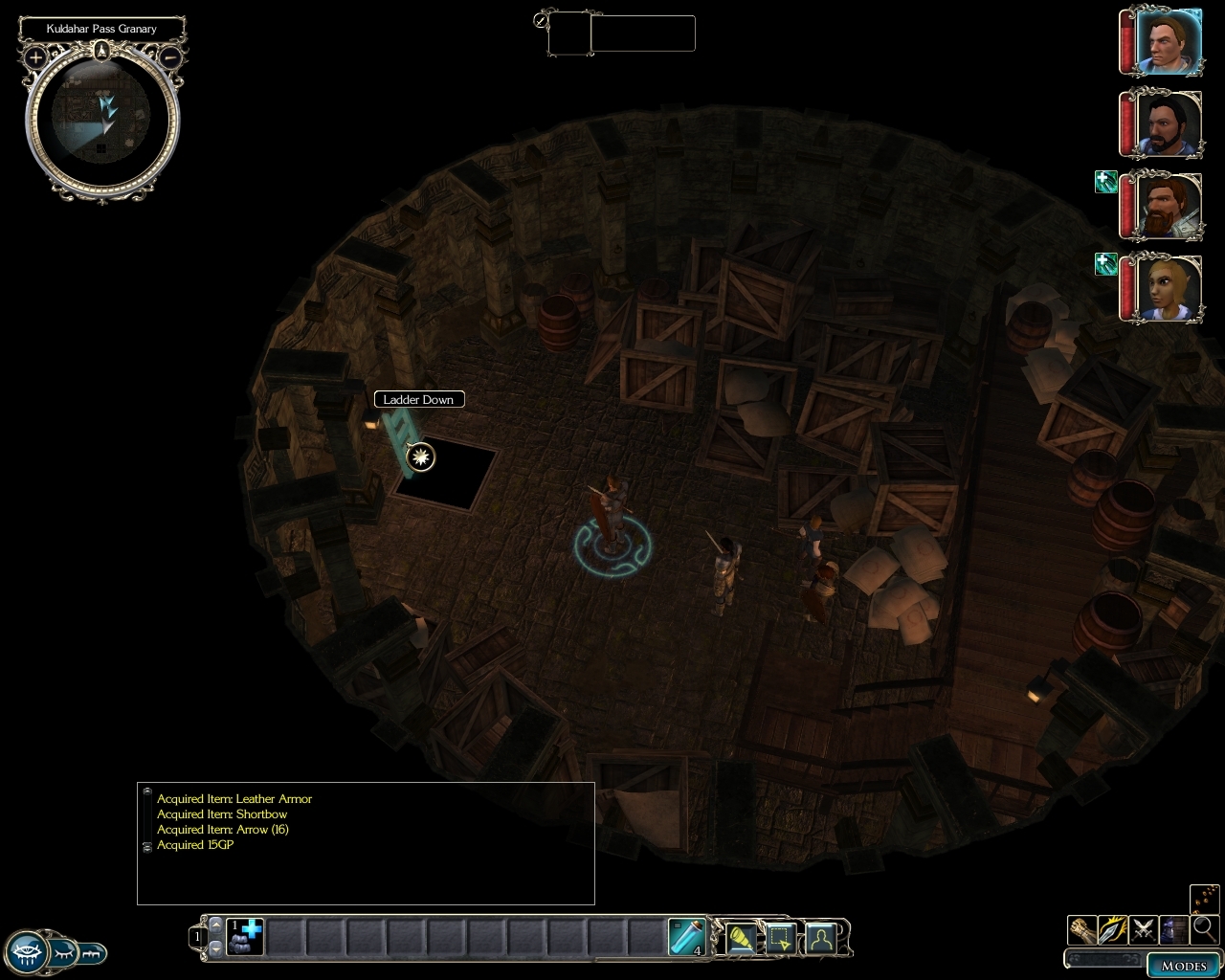The height and width of the screenshot is (980, 1225).
Task: Toggle the crossed swords combat mode
Action: click(1143, 929)
